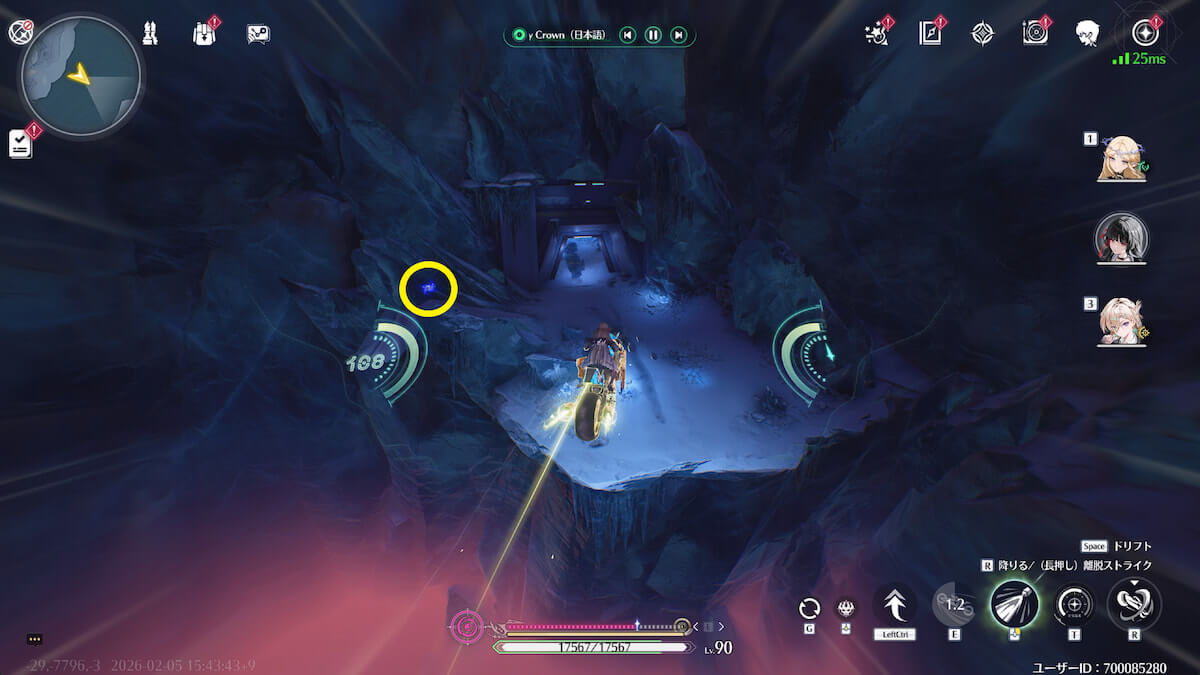This screenshot has height=675, width=1200.
Task: Open the quest checklist icon below minimap
Action: [20, 143]
